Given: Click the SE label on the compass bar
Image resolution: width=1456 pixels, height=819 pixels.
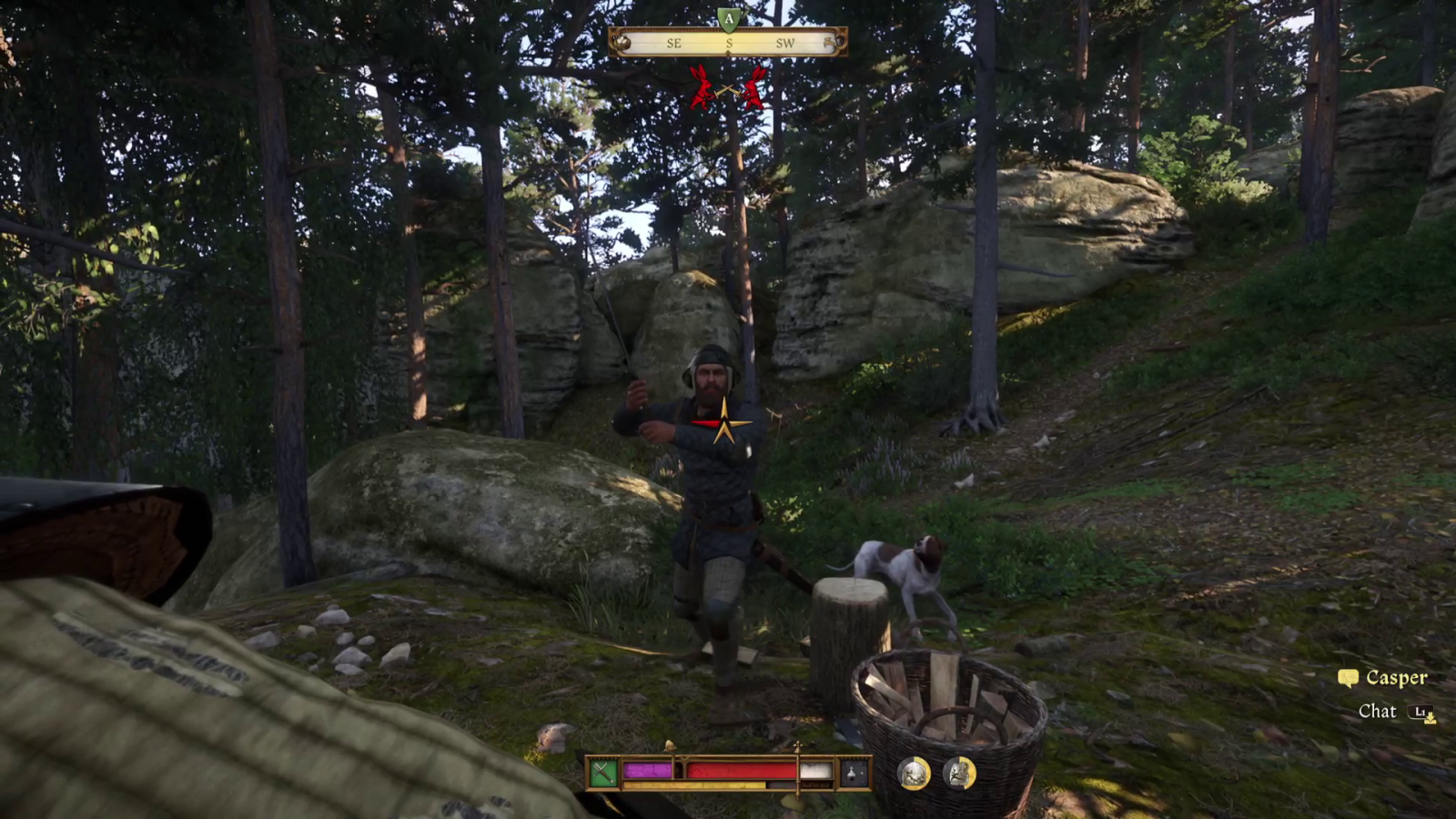Looking at the screenshot, I should 675,43.
